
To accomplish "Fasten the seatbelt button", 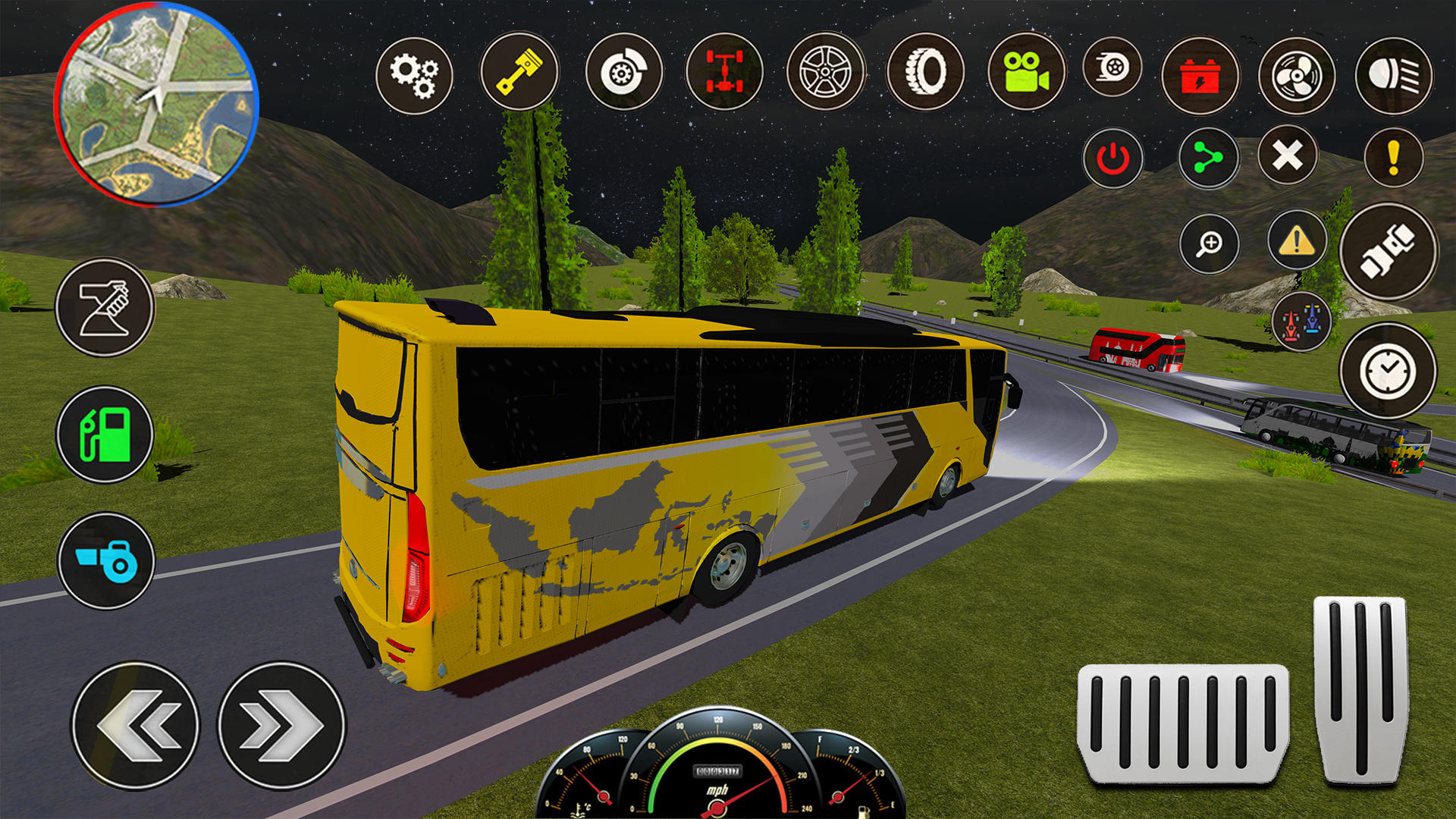I will point(1388,252).
